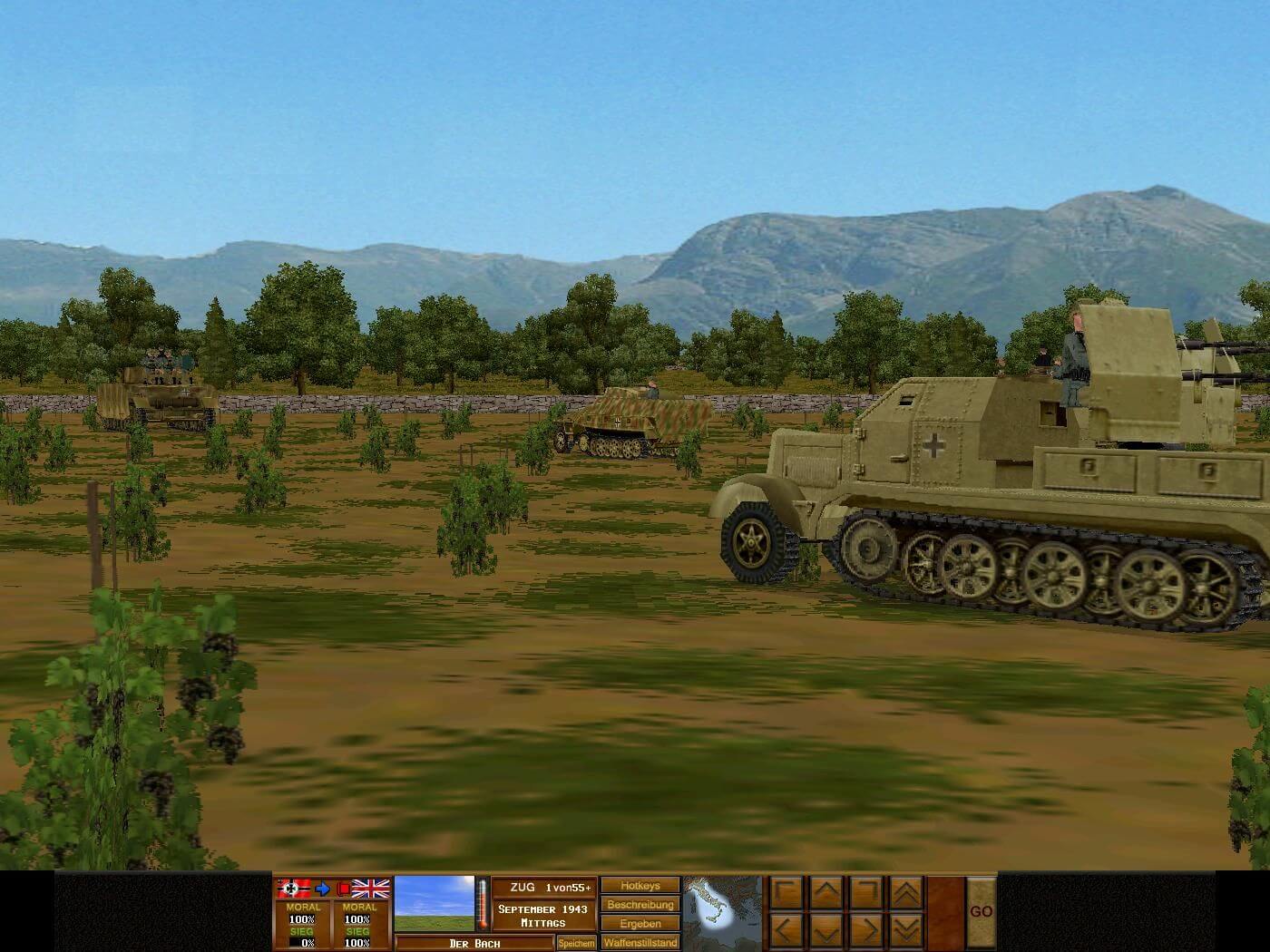
Task: Click the GO button to end turn
Action: (x=981, y=912)
